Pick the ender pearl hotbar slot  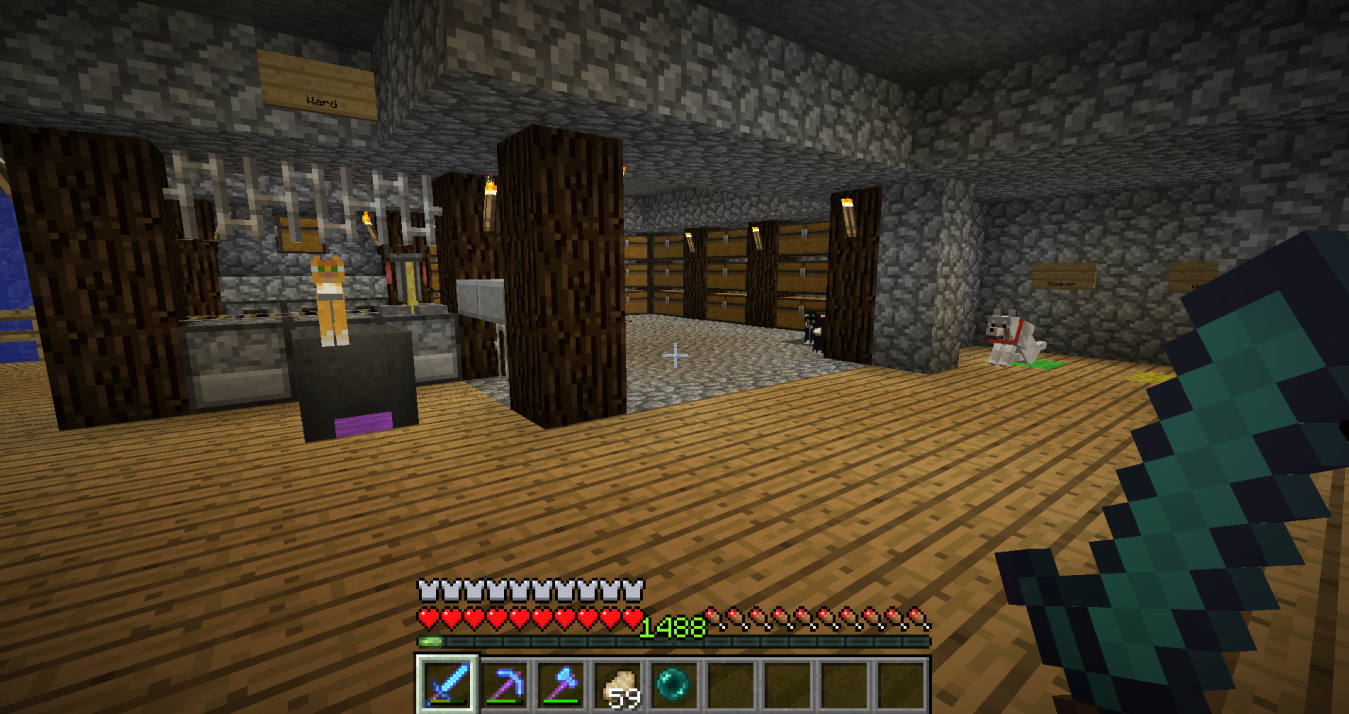pyautogui.click(x=673, y=684)
